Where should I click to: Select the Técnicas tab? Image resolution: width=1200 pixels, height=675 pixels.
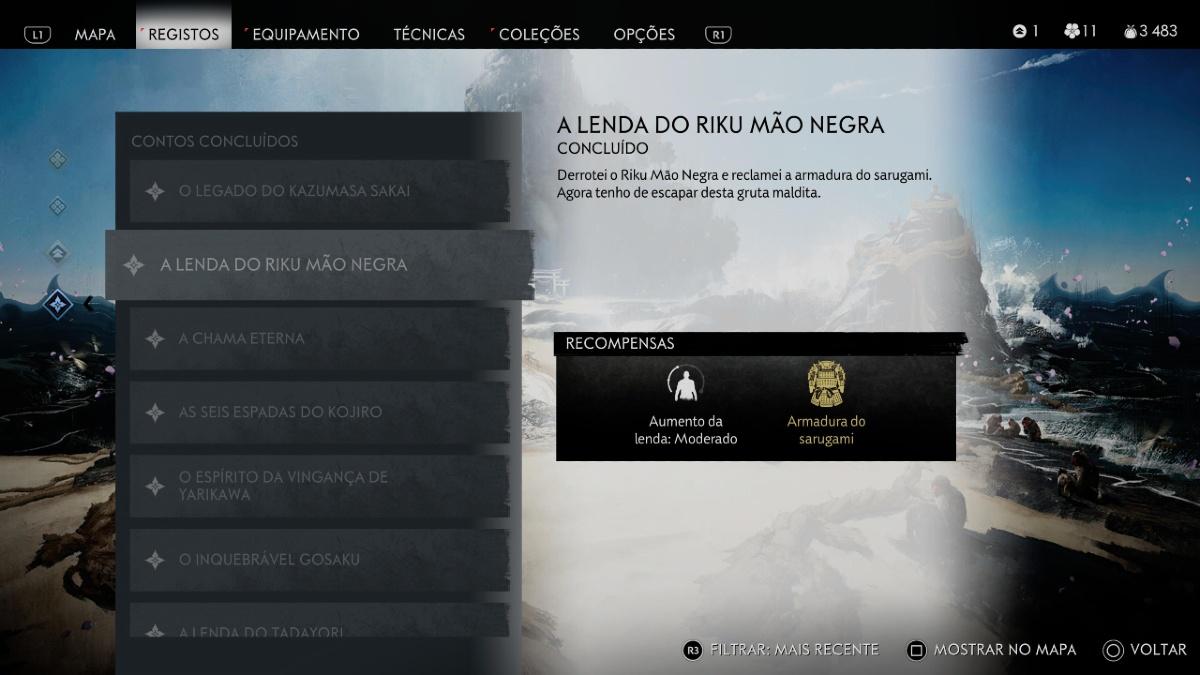click(429, 34)
